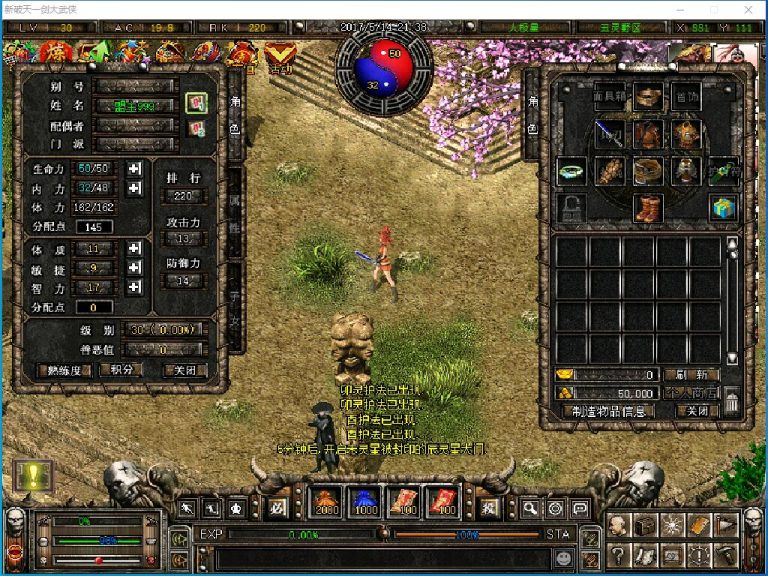Refresh inventory with the 刷新 button

click(x=691, y=374)
